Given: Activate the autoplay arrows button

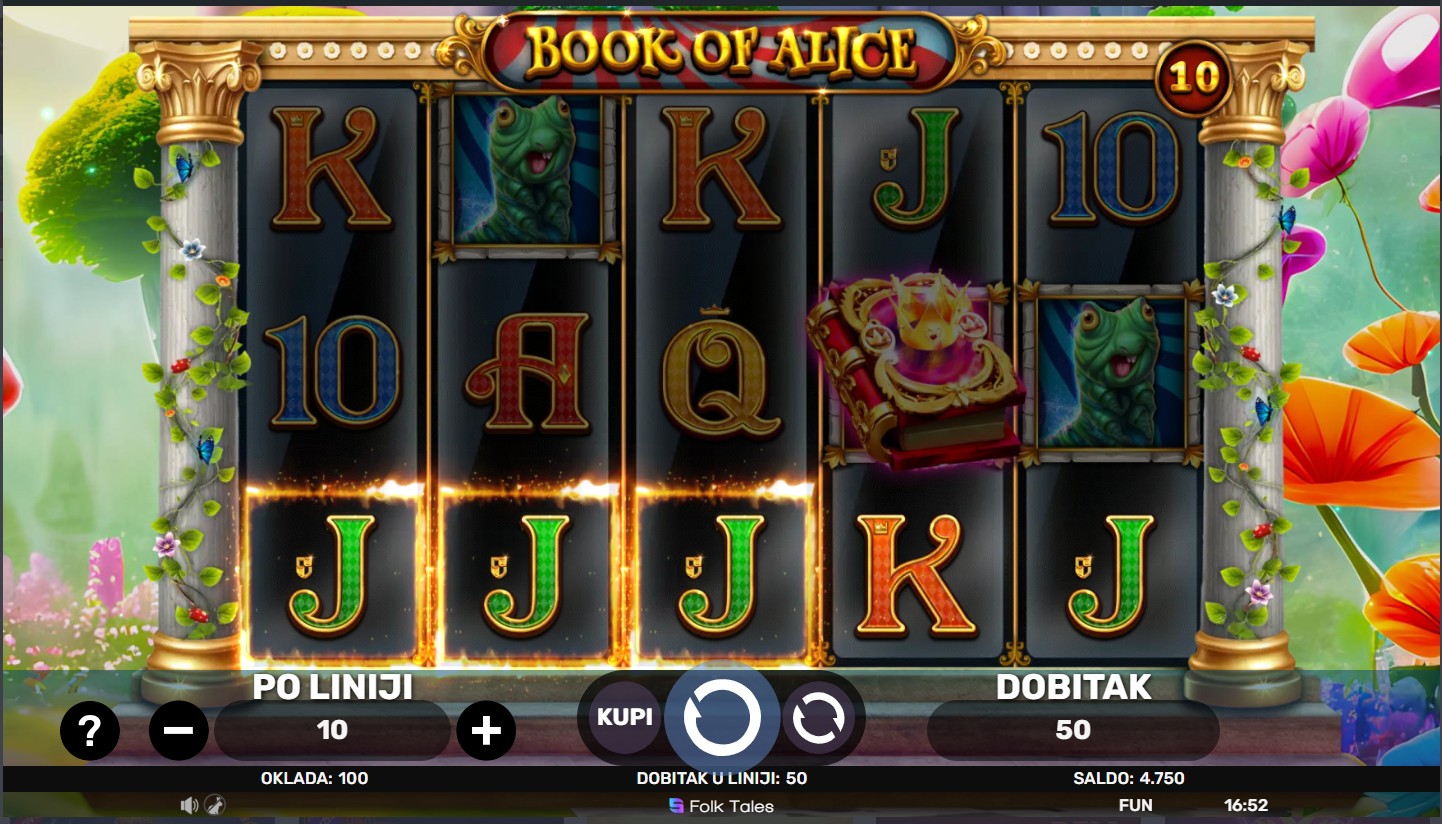Looking at the screenshot, I should [818, 717].
